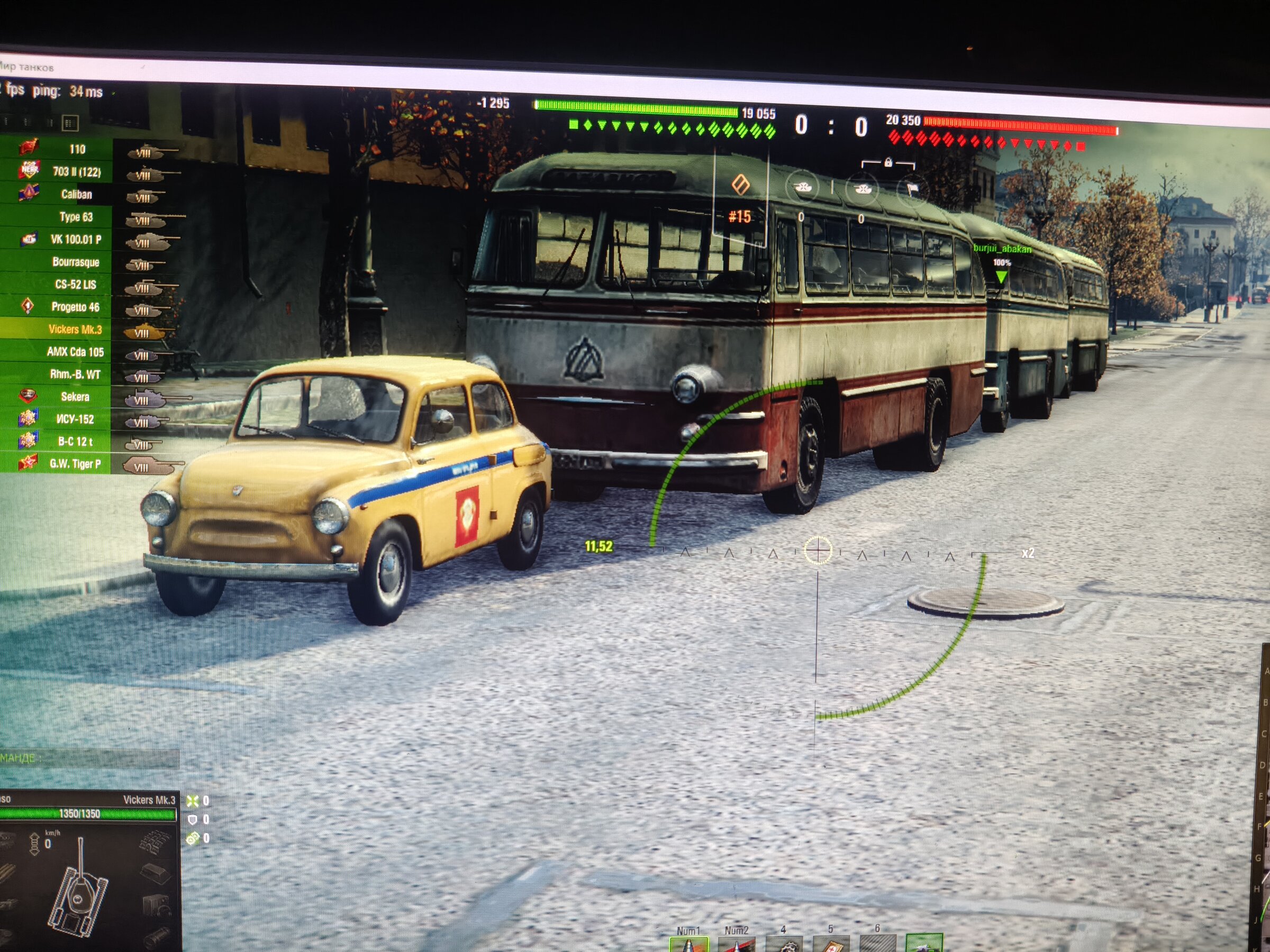Switch to the Num2 shell slot
Screen dimensions: 1270x952
(736, 944)
